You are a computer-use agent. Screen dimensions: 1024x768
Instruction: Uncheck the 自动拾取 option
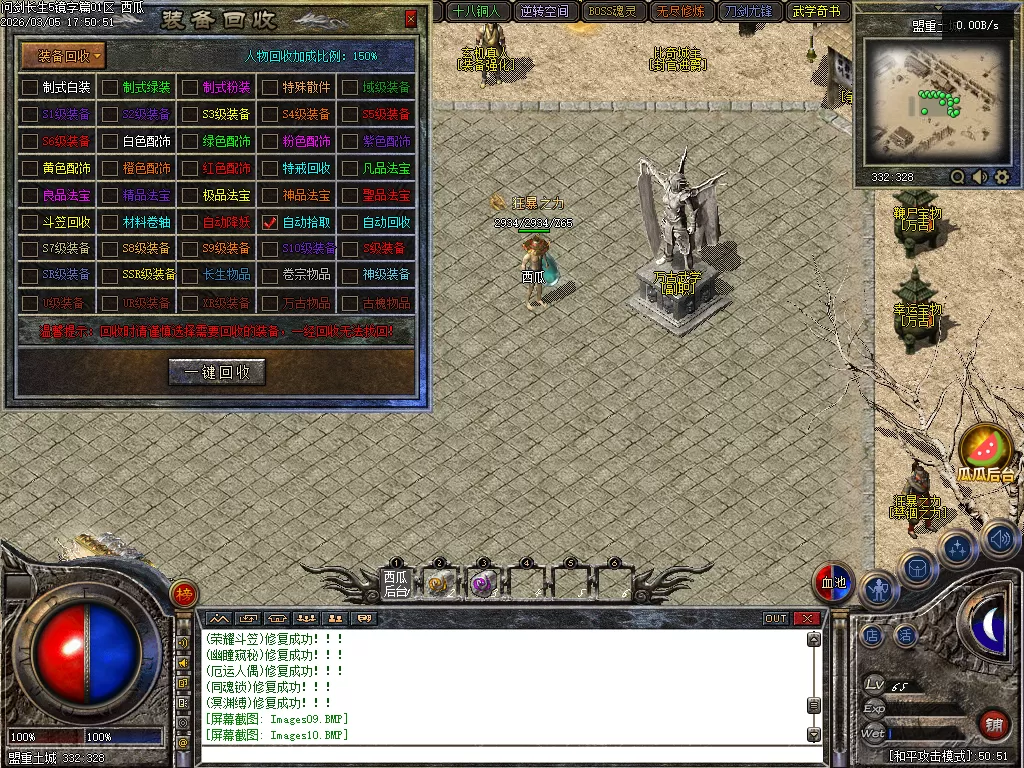pyautogui.click(x=270, y=222)
